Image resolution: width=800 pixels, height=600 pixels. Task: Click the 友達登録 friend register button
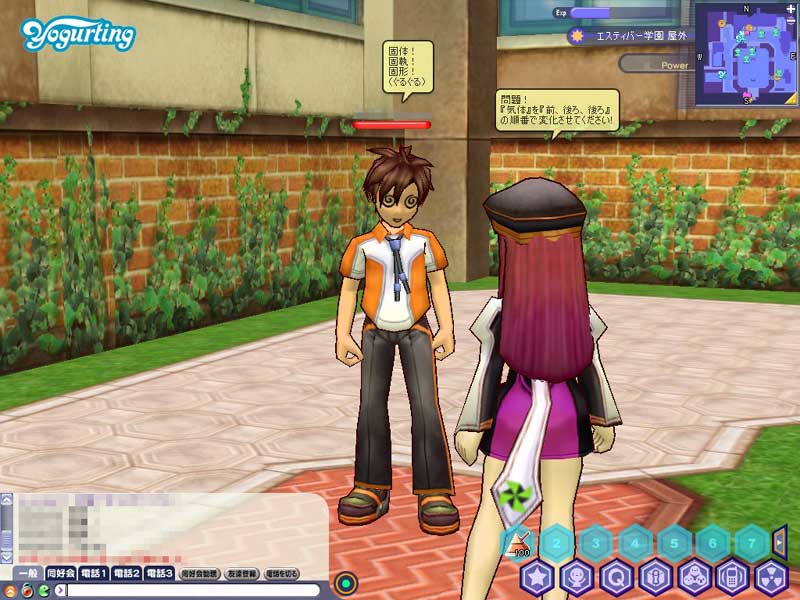[243, 574]
